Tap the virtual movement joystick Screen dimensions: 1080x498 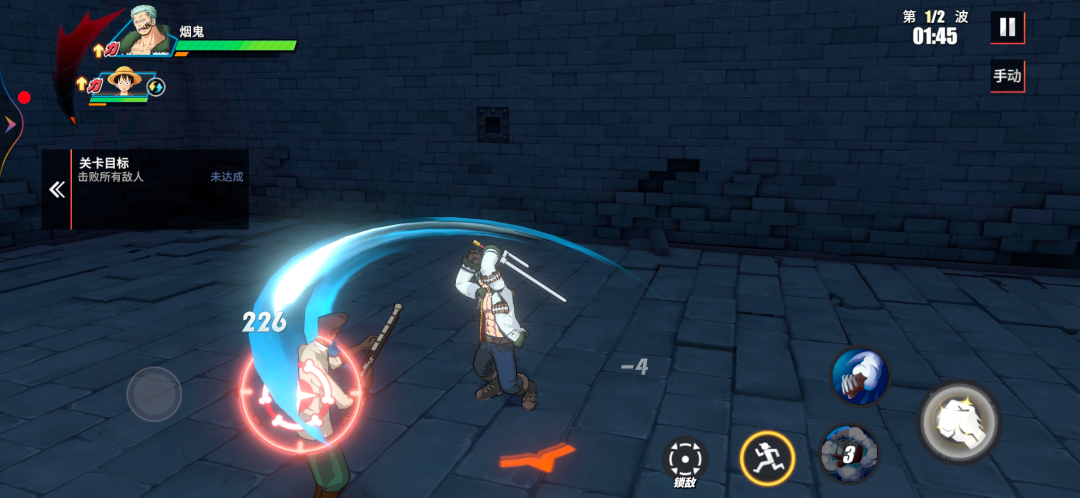coord(154,394)
